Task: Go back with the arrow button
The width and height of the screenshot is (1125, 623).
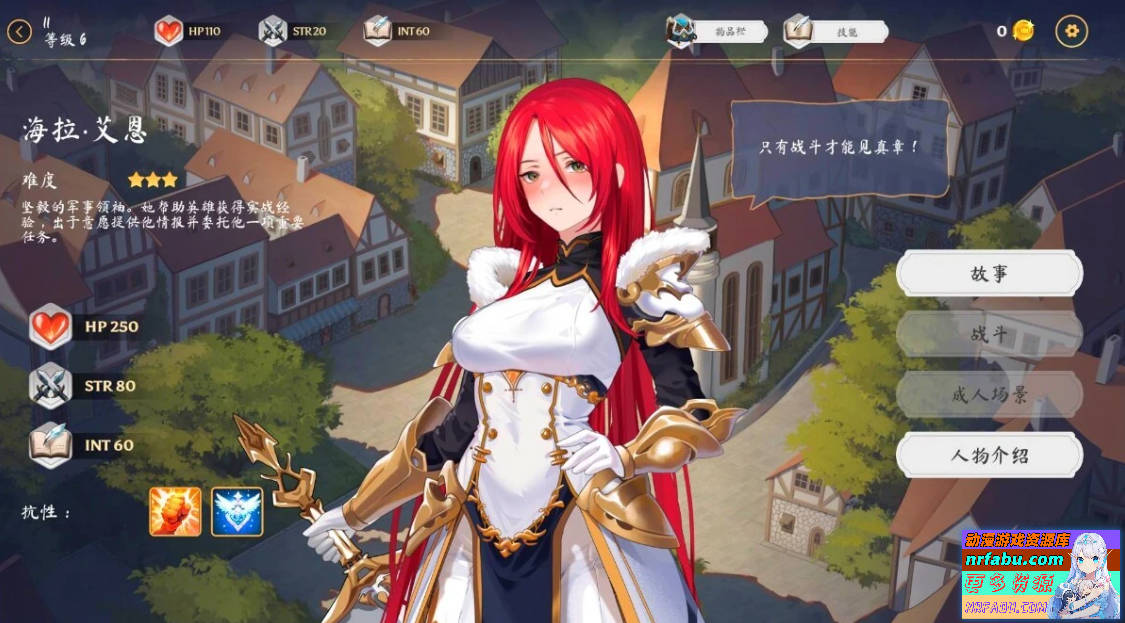Action: [x=19, y=32]
